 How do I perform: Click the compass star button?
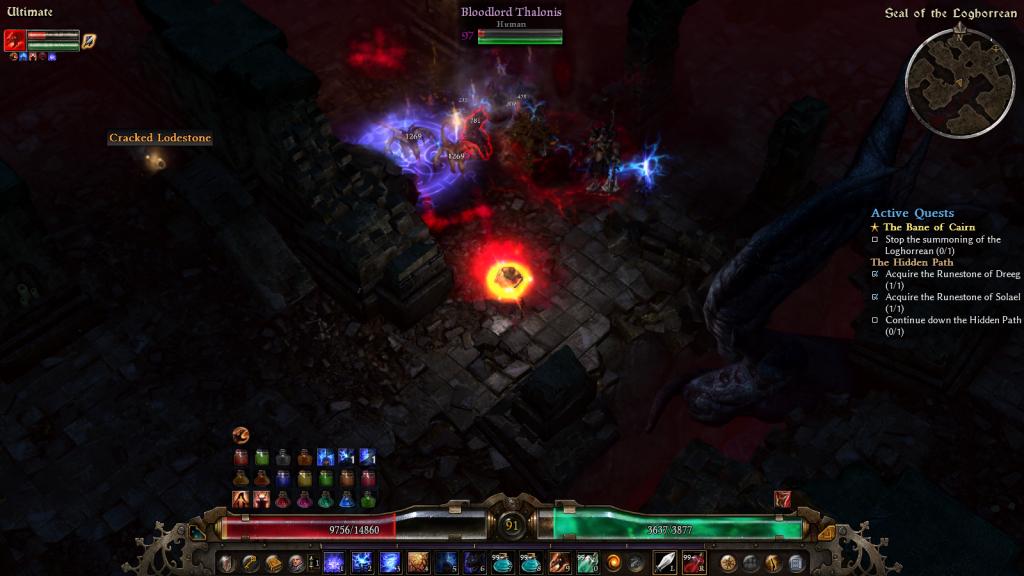[x=727, y=563]
